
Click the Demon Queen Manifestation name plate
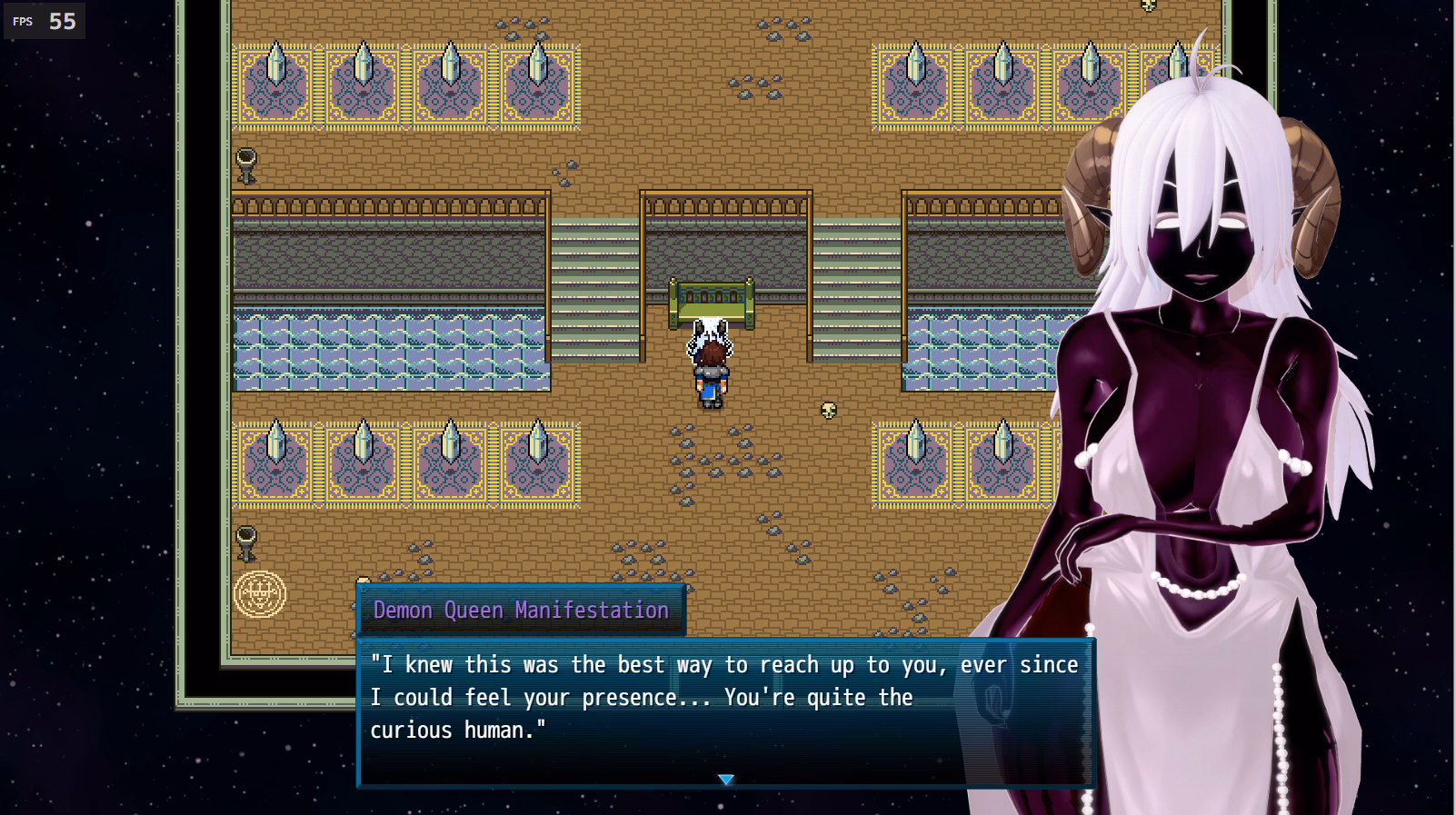tap(519, 611)
